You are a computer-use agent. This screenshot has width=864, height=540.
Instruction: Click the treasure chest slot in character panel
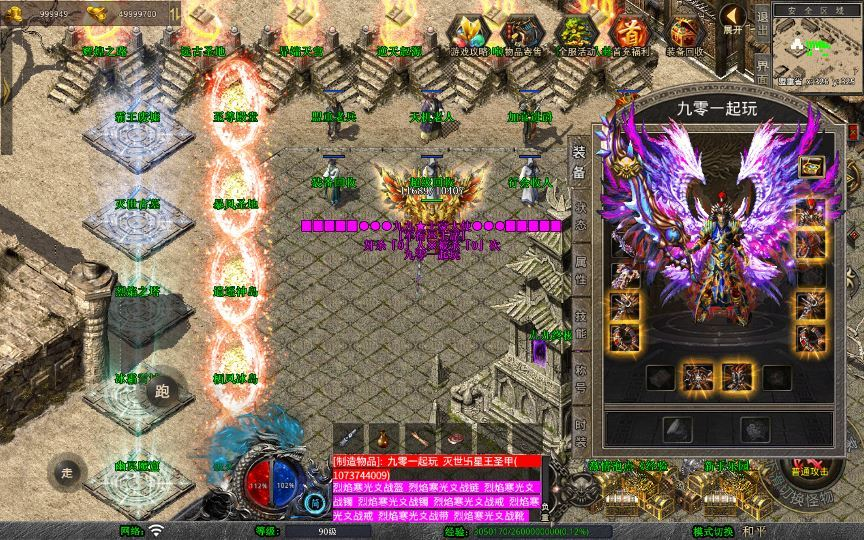pyautogui.click(x=810, y=166)
